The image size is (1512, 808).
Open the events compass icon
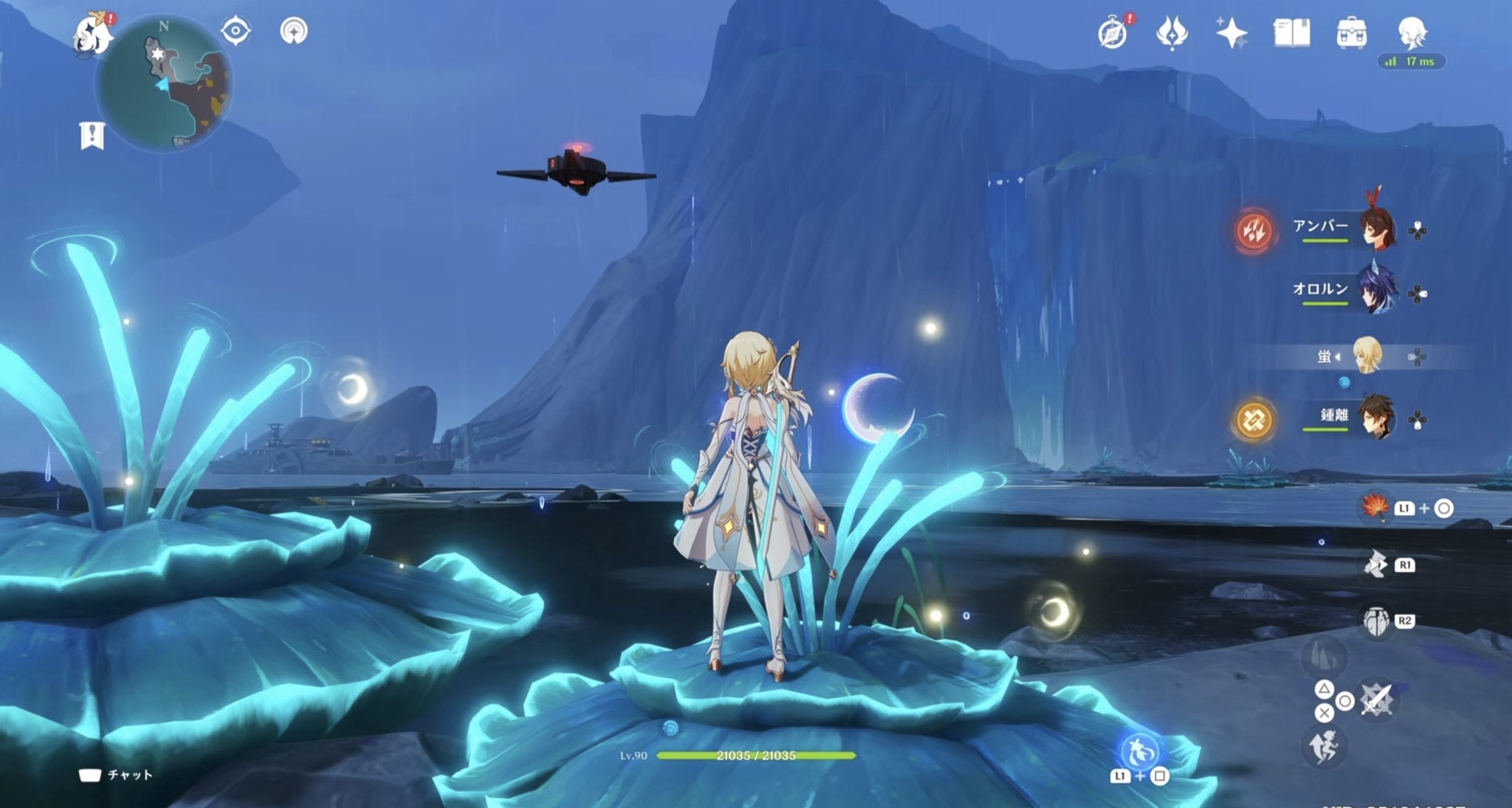click(x=1113, y=33)
